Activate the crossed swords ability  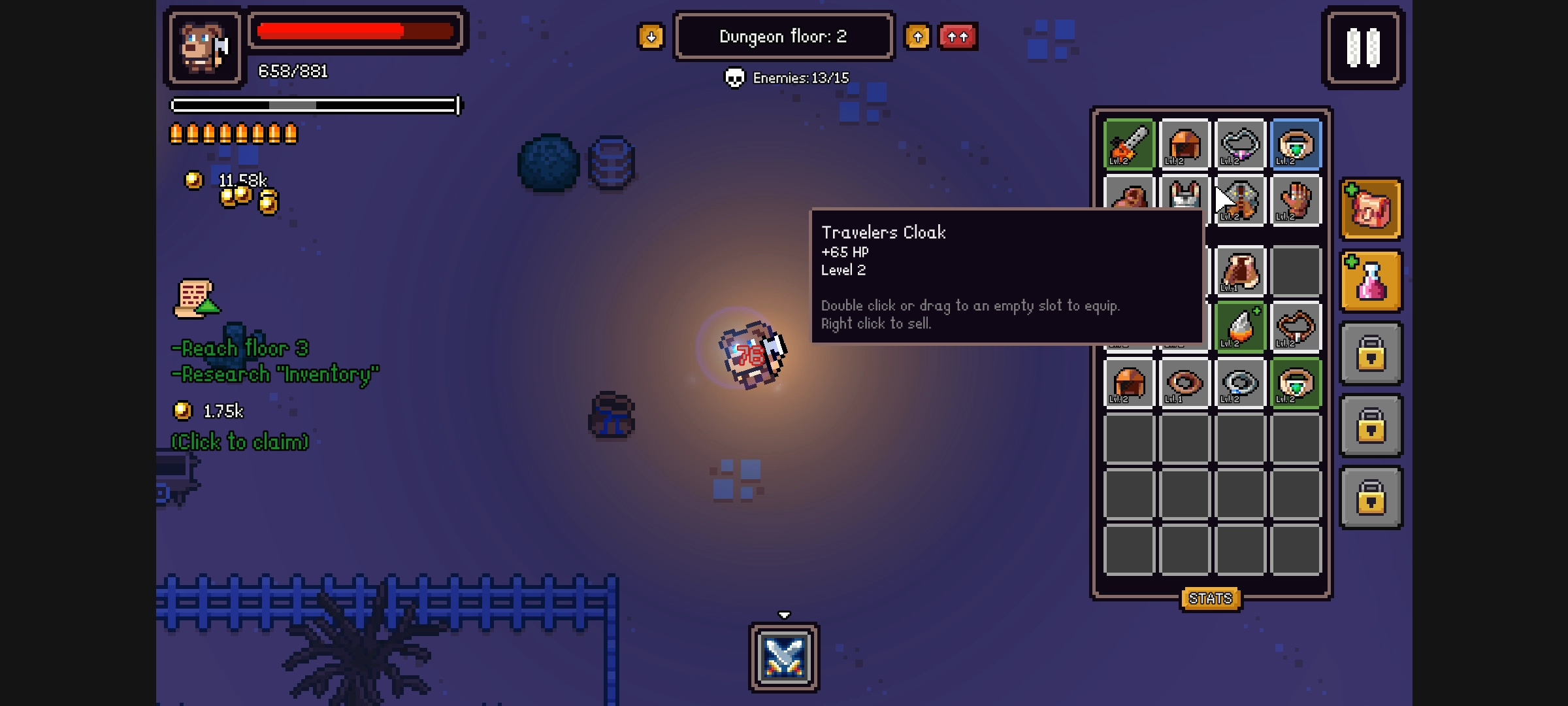click(x=784, y=656)
